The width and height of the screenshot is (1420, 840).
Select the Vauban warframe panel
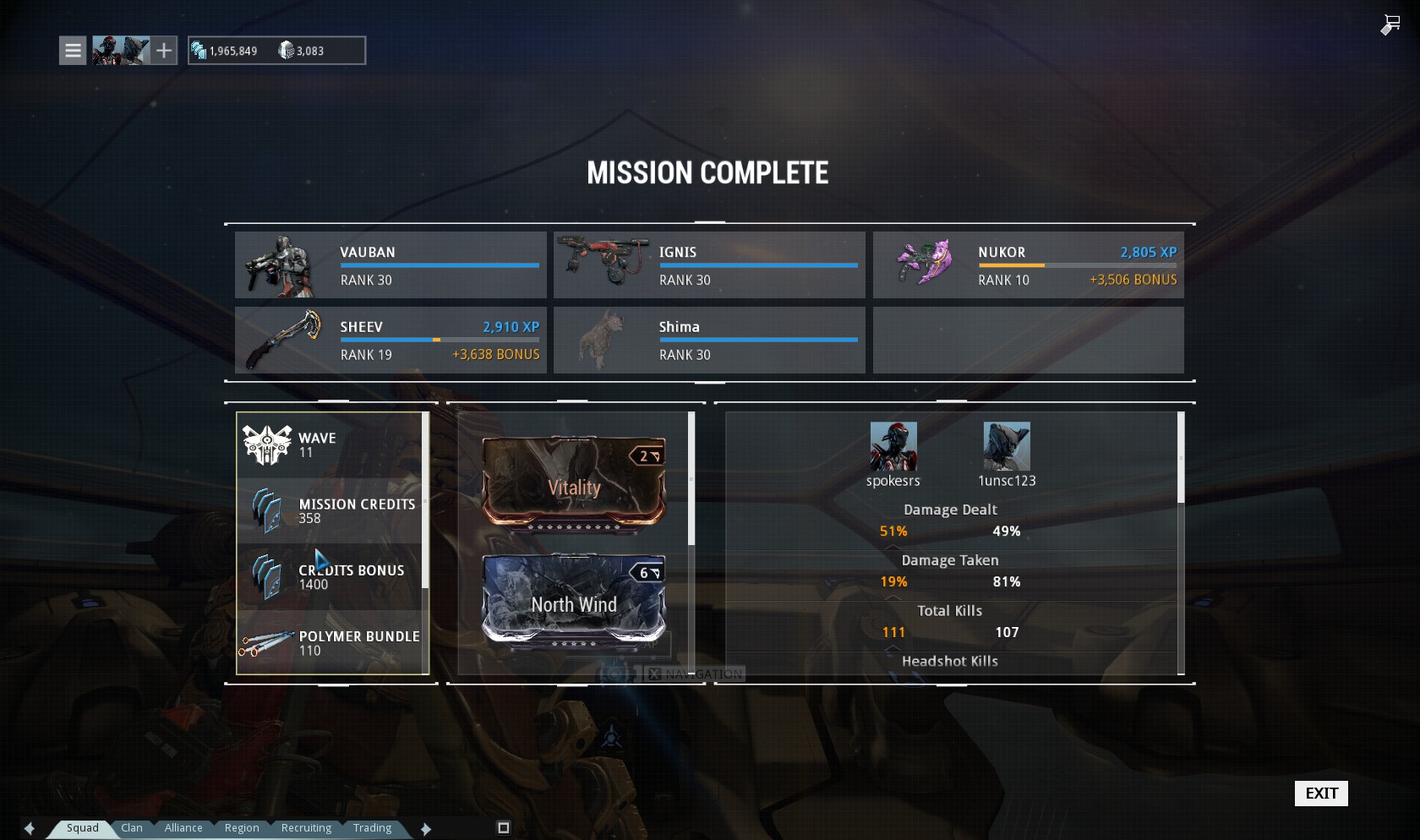click(390, 265)
